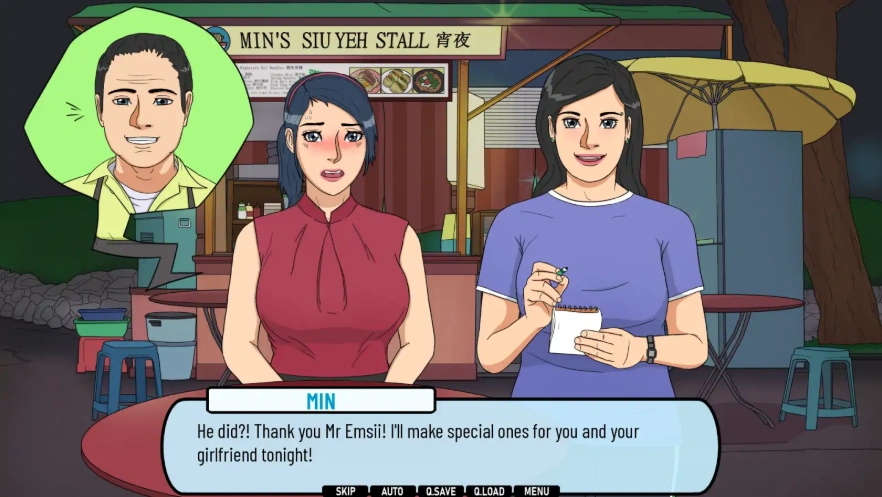Image resolution: width=882 pixels, height=497 pixels.
Task: Quick load with Q.LOAD
Action: tap(489, 491)
